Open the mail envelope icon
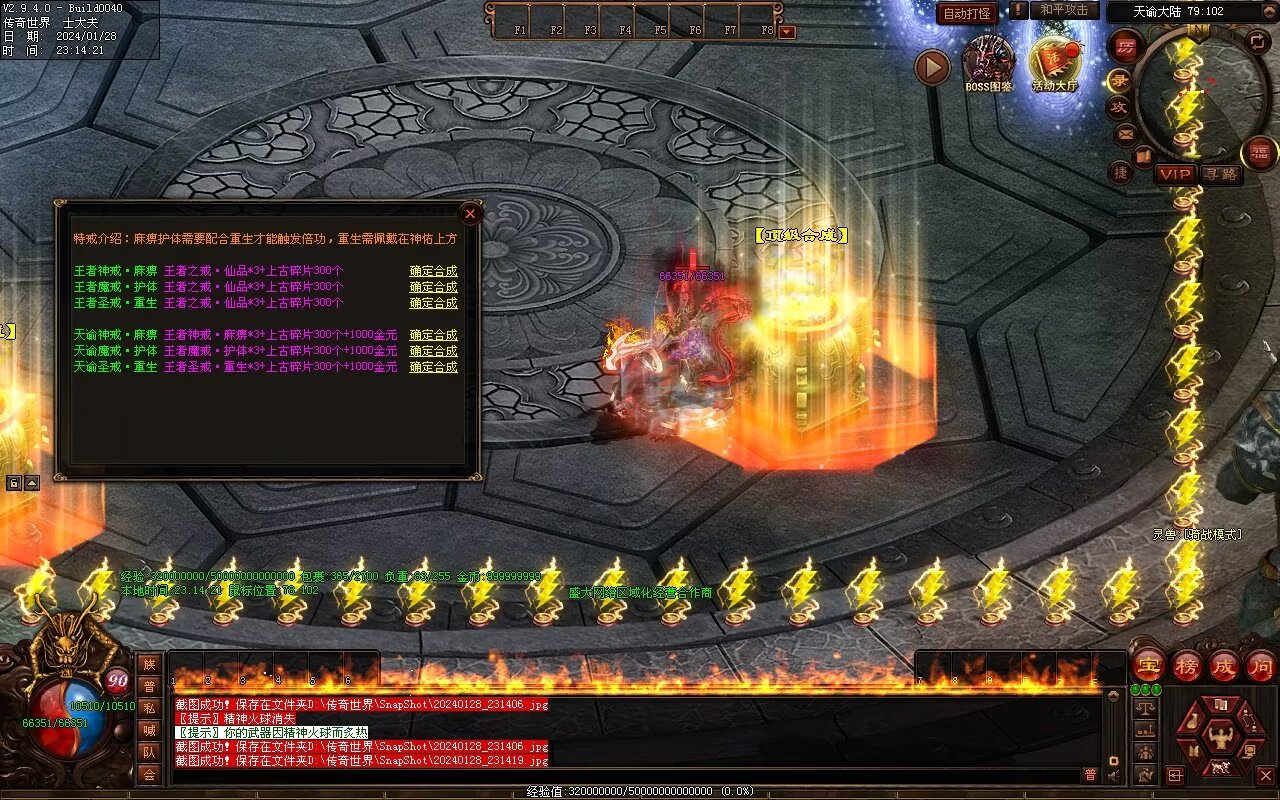Viewport: 1280px width, 800px height. point(1126,133)
